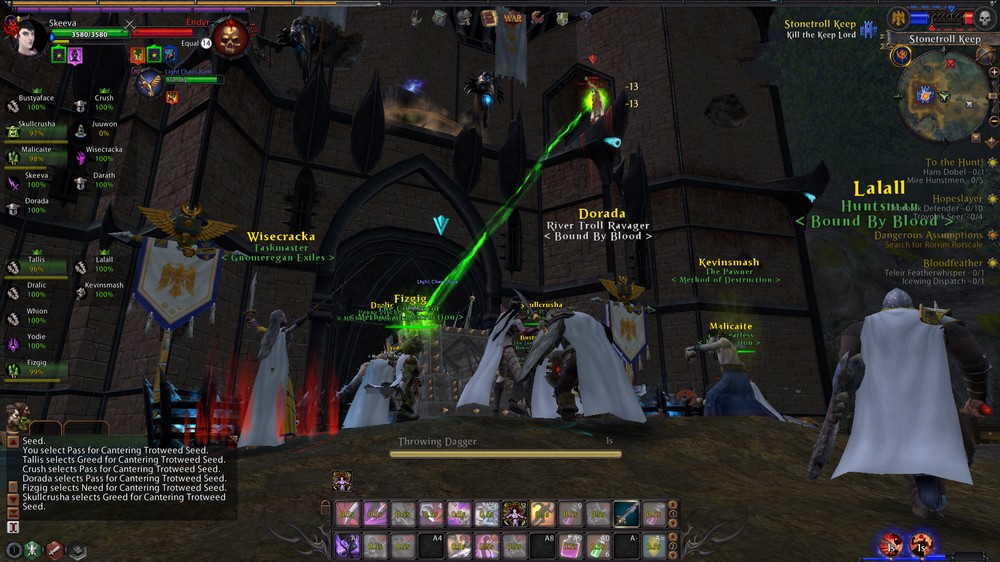The height and width of the screenshot is (562, 1000).
Task: Target Tallis in the warband list
Action: click(36, 264)
